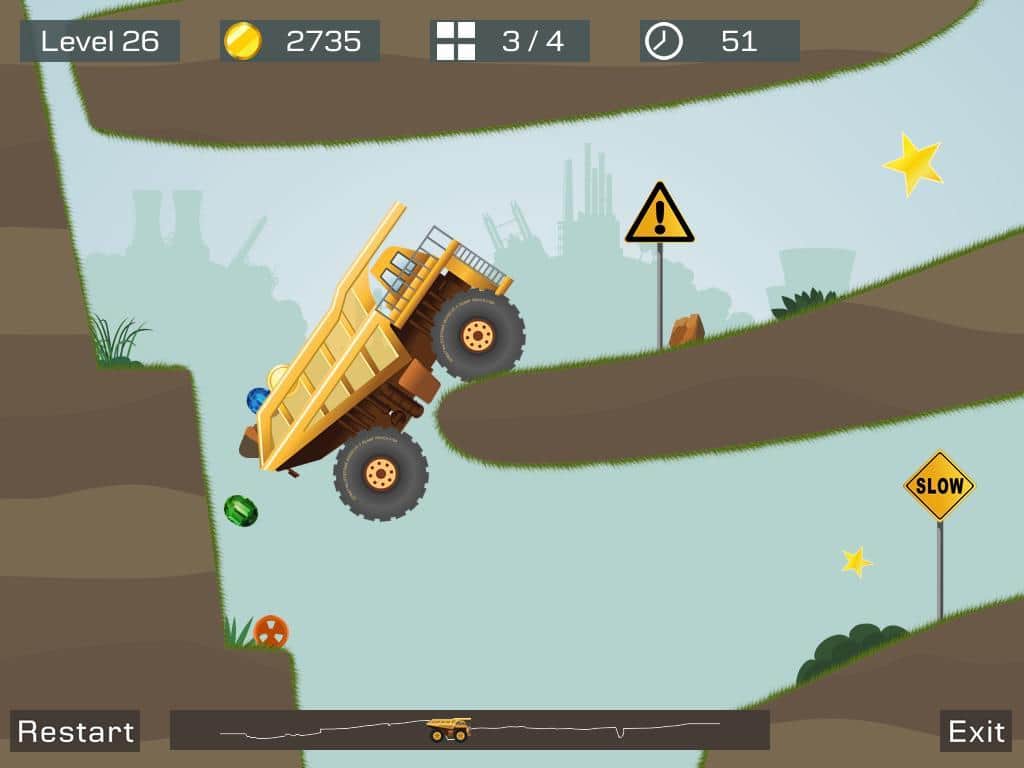Restart the current level
Image resolution: width=1024 pixels, height=768 pixels.
point(75,731)
